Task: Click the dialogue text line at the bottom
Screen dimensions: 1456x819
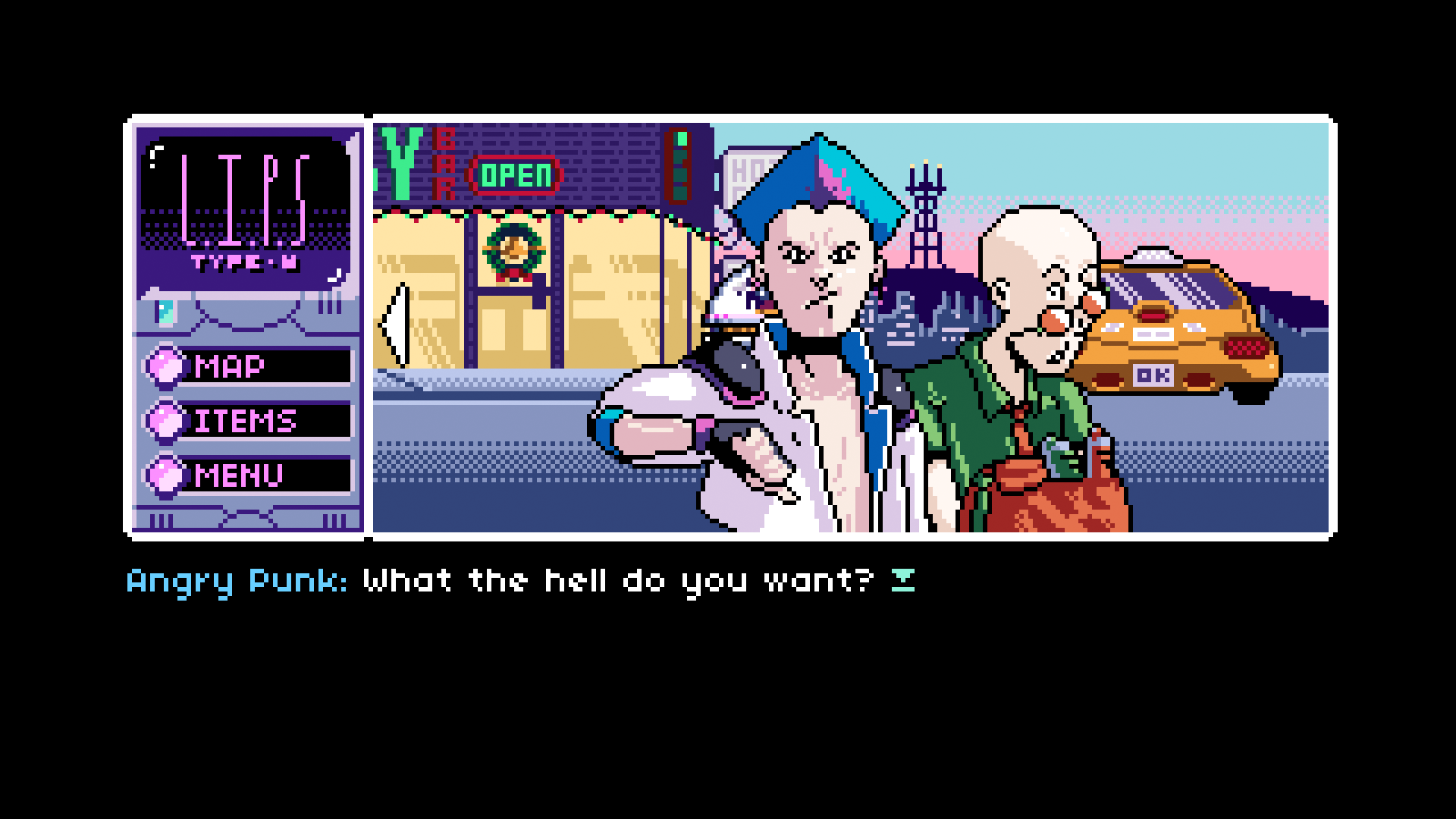Action: [x=614, y=579]
